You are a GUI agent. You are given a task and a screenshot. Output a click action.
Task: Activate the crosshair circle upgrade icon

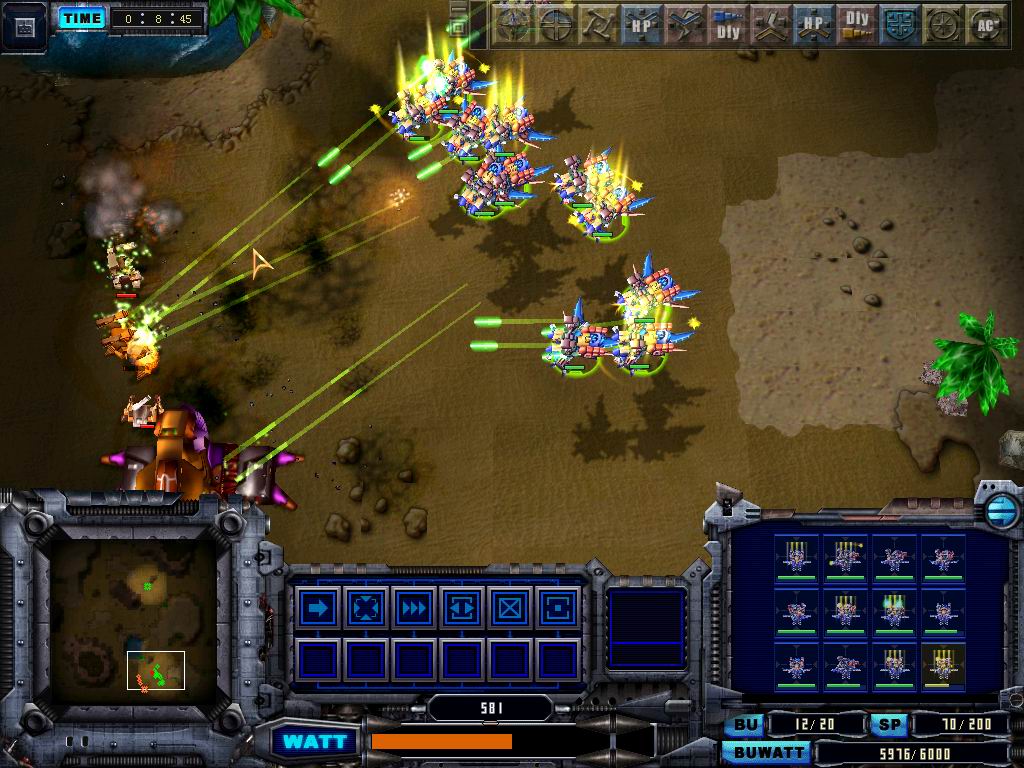pyautogui.click(x=556, y=24)
